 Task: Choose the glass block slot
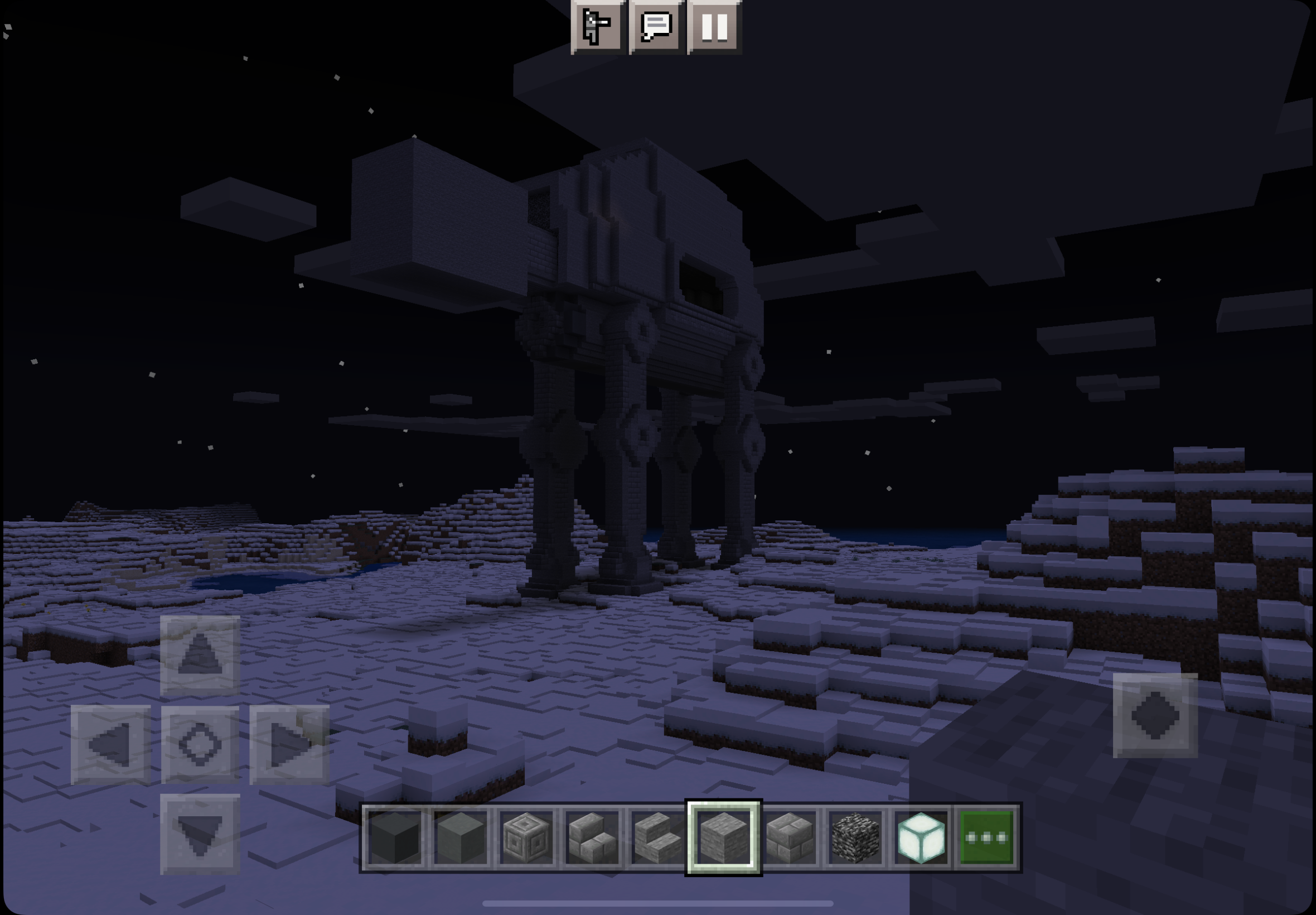pyautogui.click(x=921, y=837)
